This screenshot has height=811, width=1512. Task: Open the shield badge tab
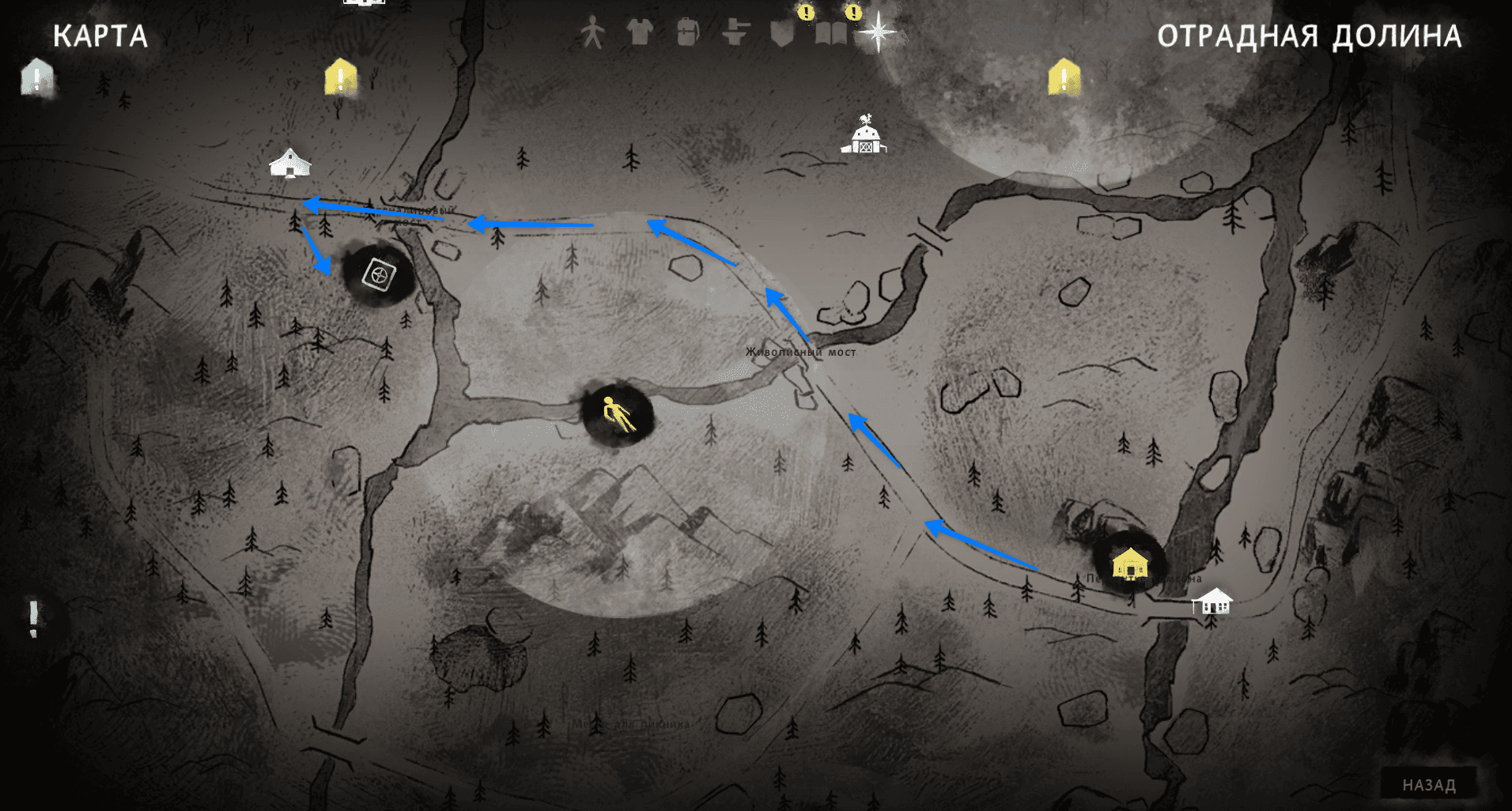(782, 33)
